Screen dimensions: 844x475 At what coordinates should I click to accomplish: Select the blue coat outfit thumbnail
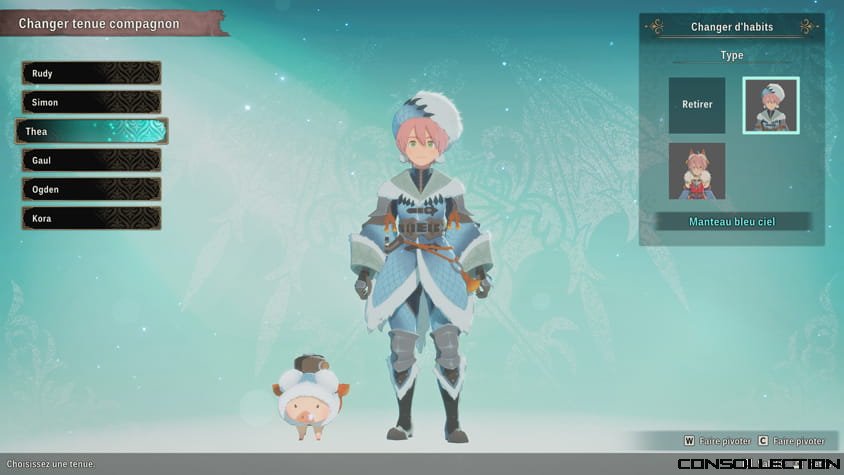771,105
